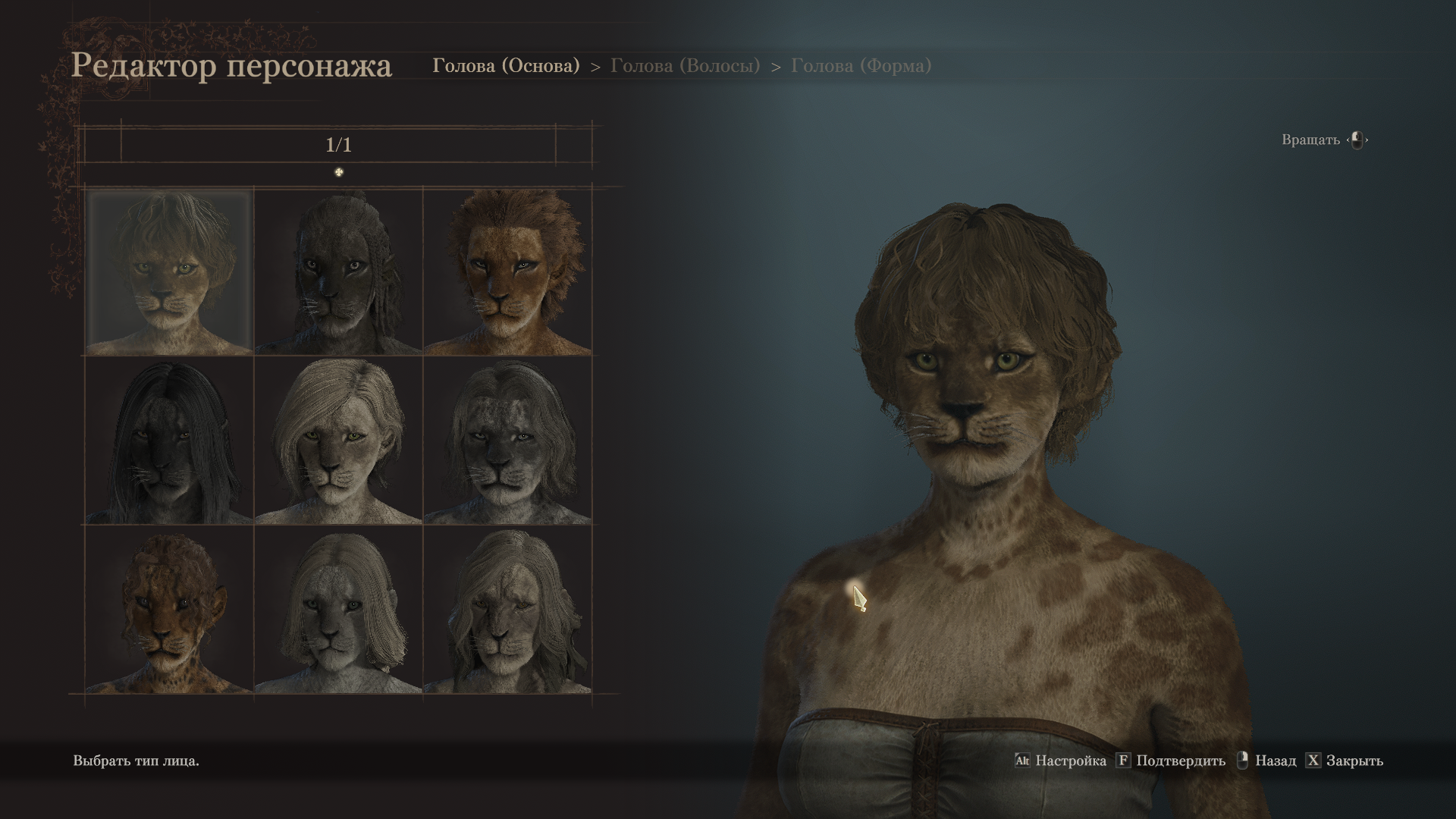Image resolution: width=1456 pixels, height=819 pixels.
Task: Click the page 1/1 indicator
Action: [338, 145]
